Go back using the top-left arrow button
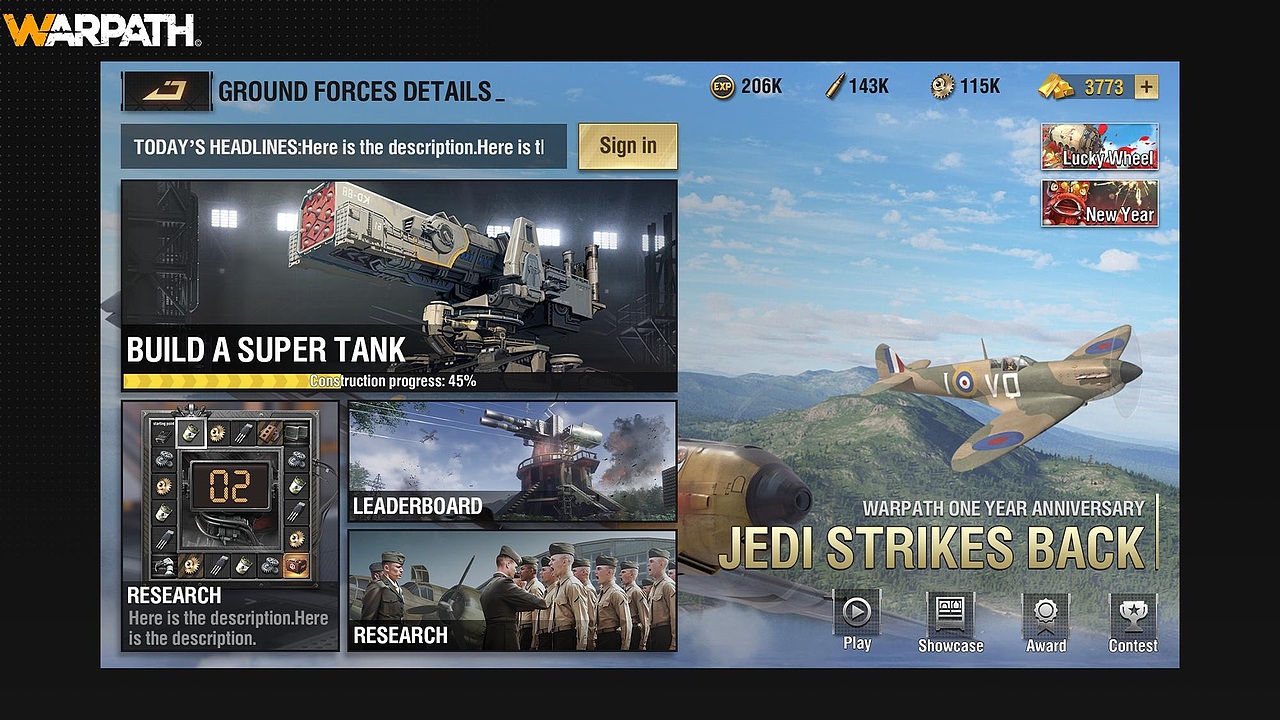This screenshot has width=1280, height=720. pos(166,91)
